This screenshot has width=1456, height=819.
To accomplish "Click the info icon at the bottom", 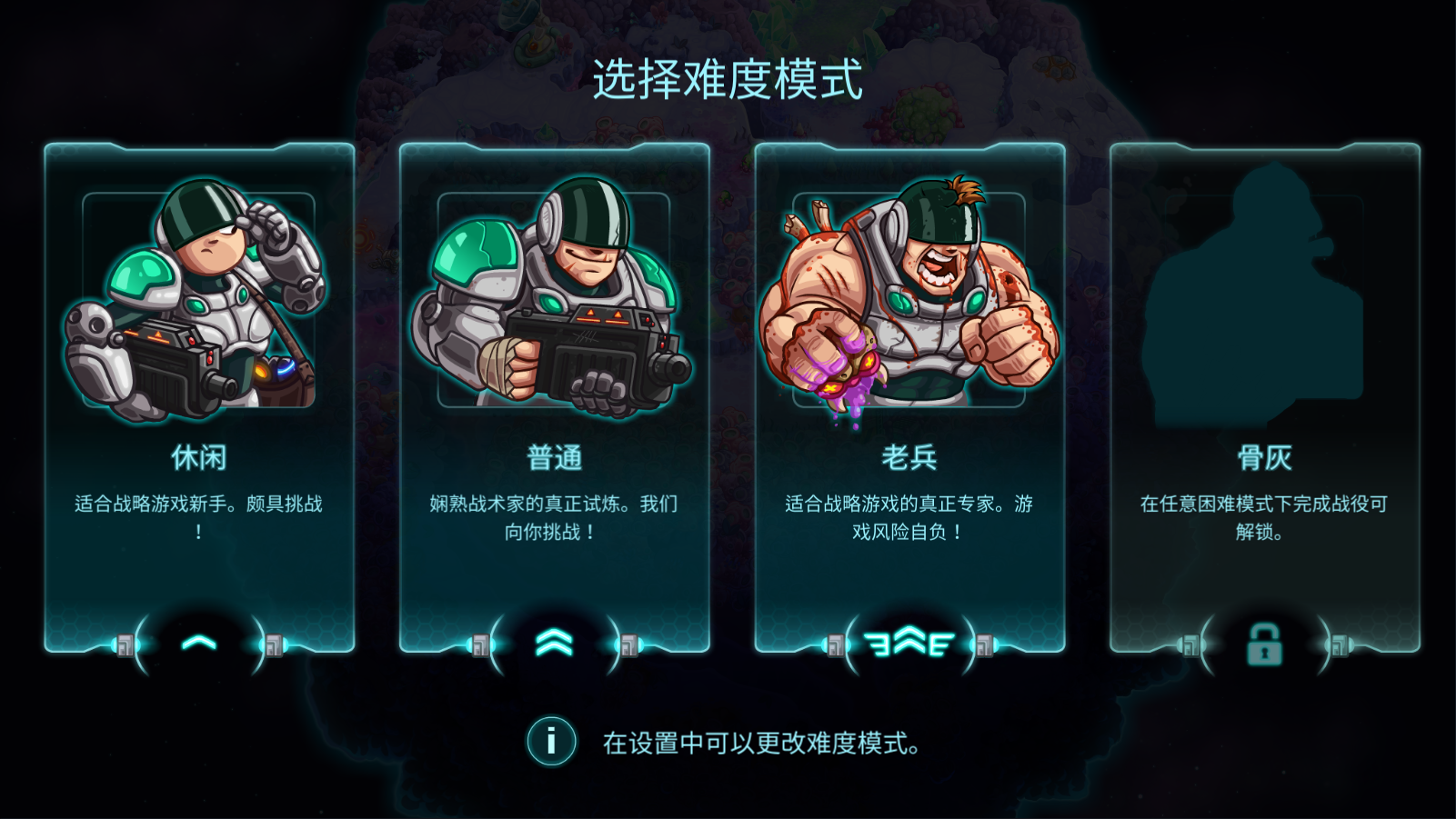I will coord(549,743).
